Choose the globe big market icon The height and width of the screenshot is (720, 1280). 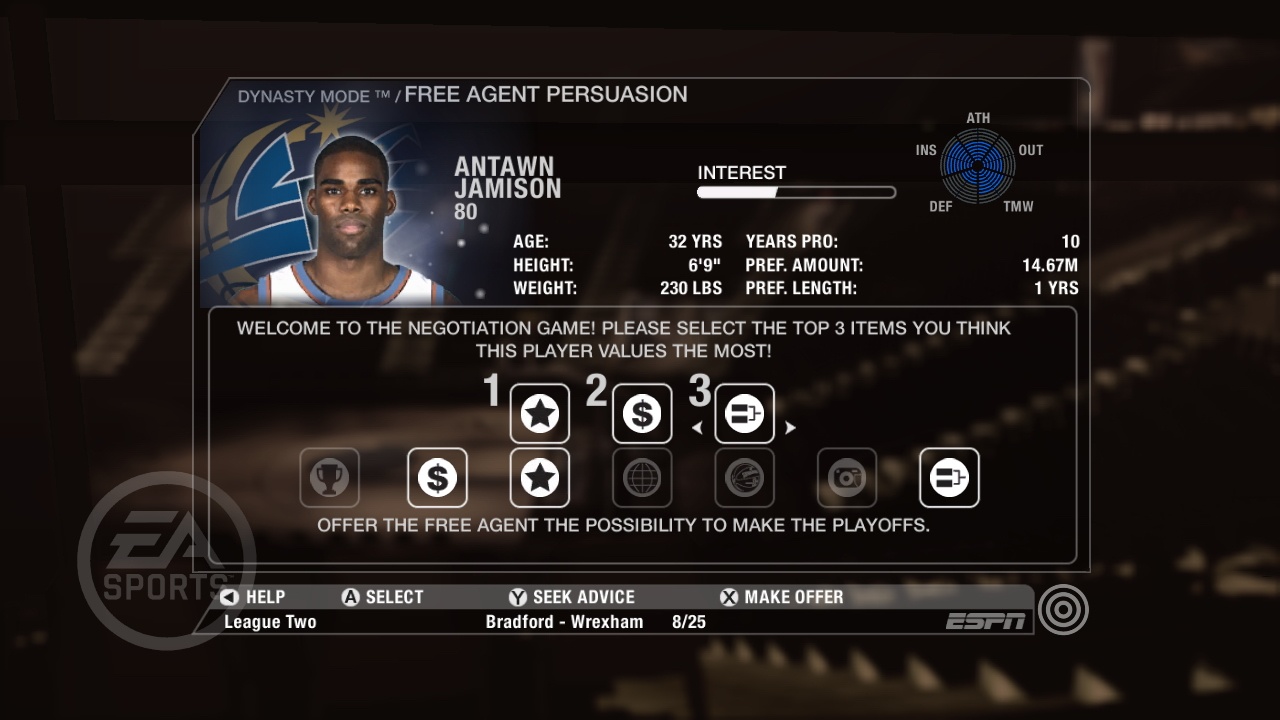pyautogui.click(x=642, y=478)
